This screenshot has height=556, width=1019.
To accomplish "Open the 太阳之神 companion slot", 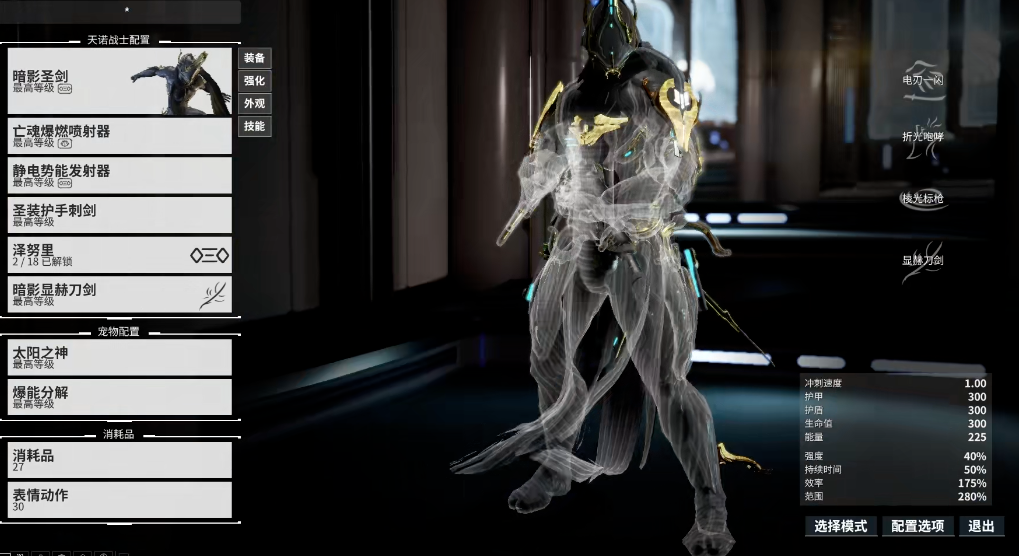I will [x=117, y=357].
